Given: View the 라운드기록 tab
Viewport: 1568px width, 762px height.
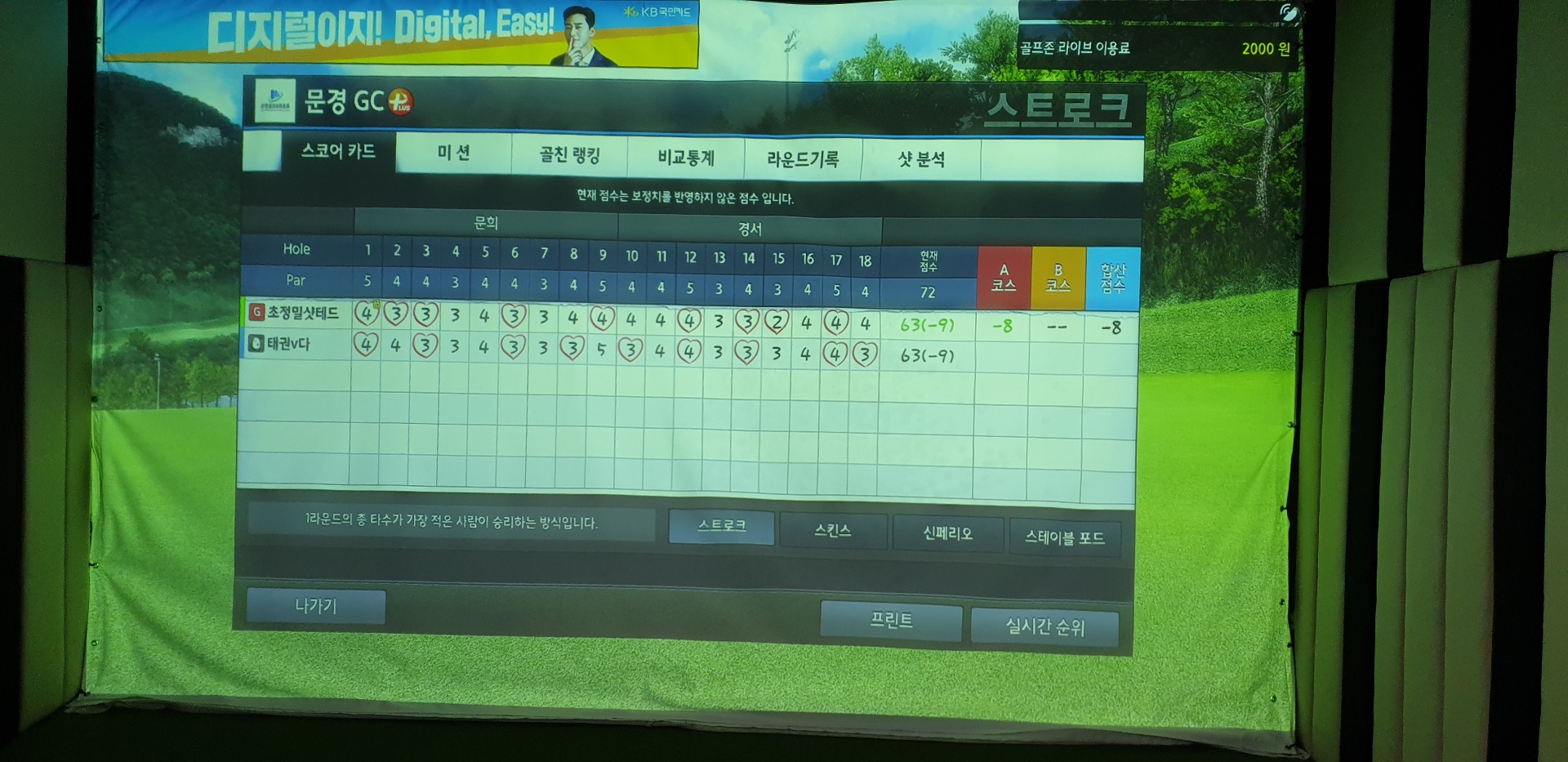Looking at the screenshot, I should [803, 159].
